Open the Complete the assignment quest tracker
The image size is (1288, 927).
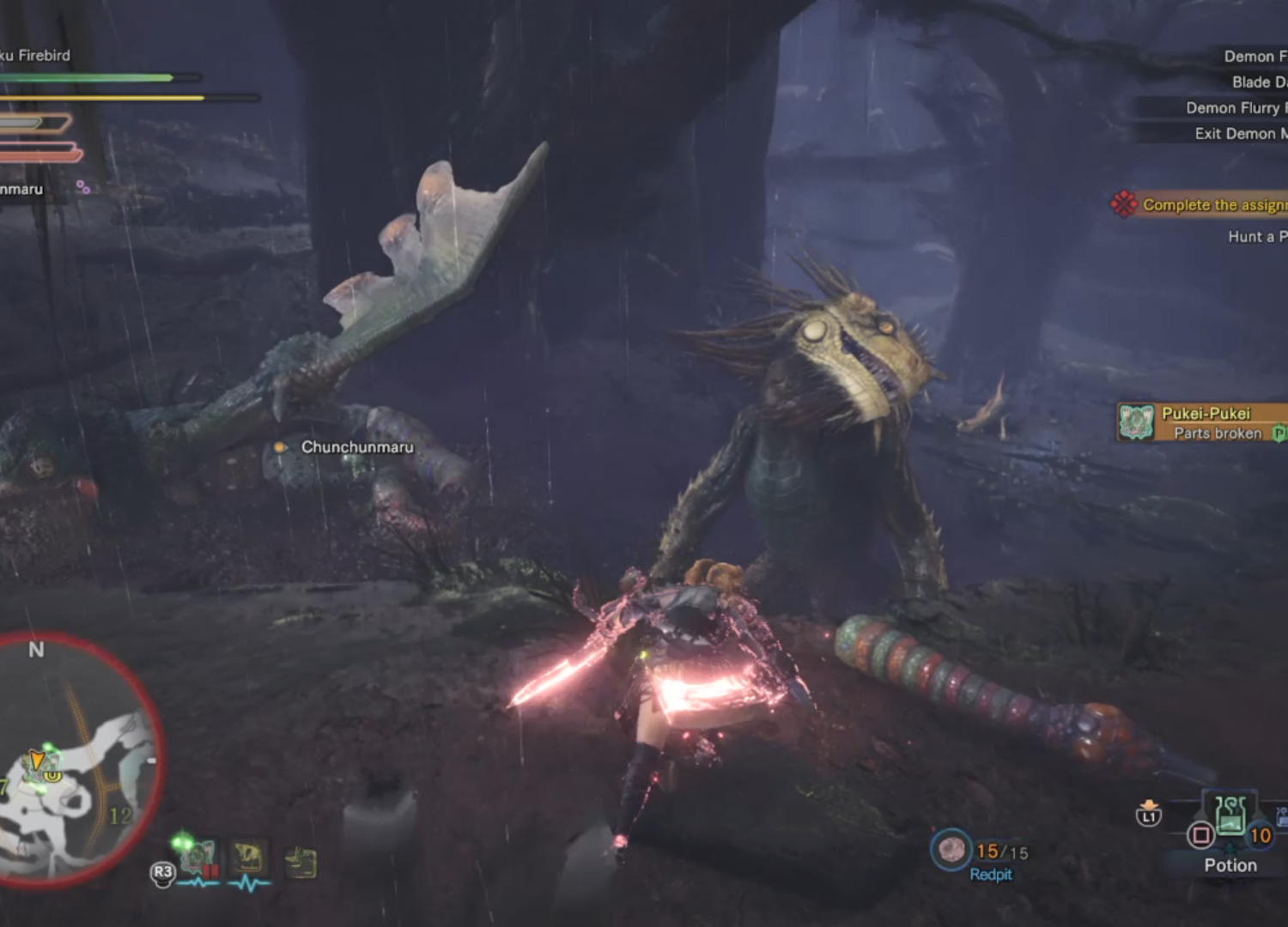[1202, 204]
